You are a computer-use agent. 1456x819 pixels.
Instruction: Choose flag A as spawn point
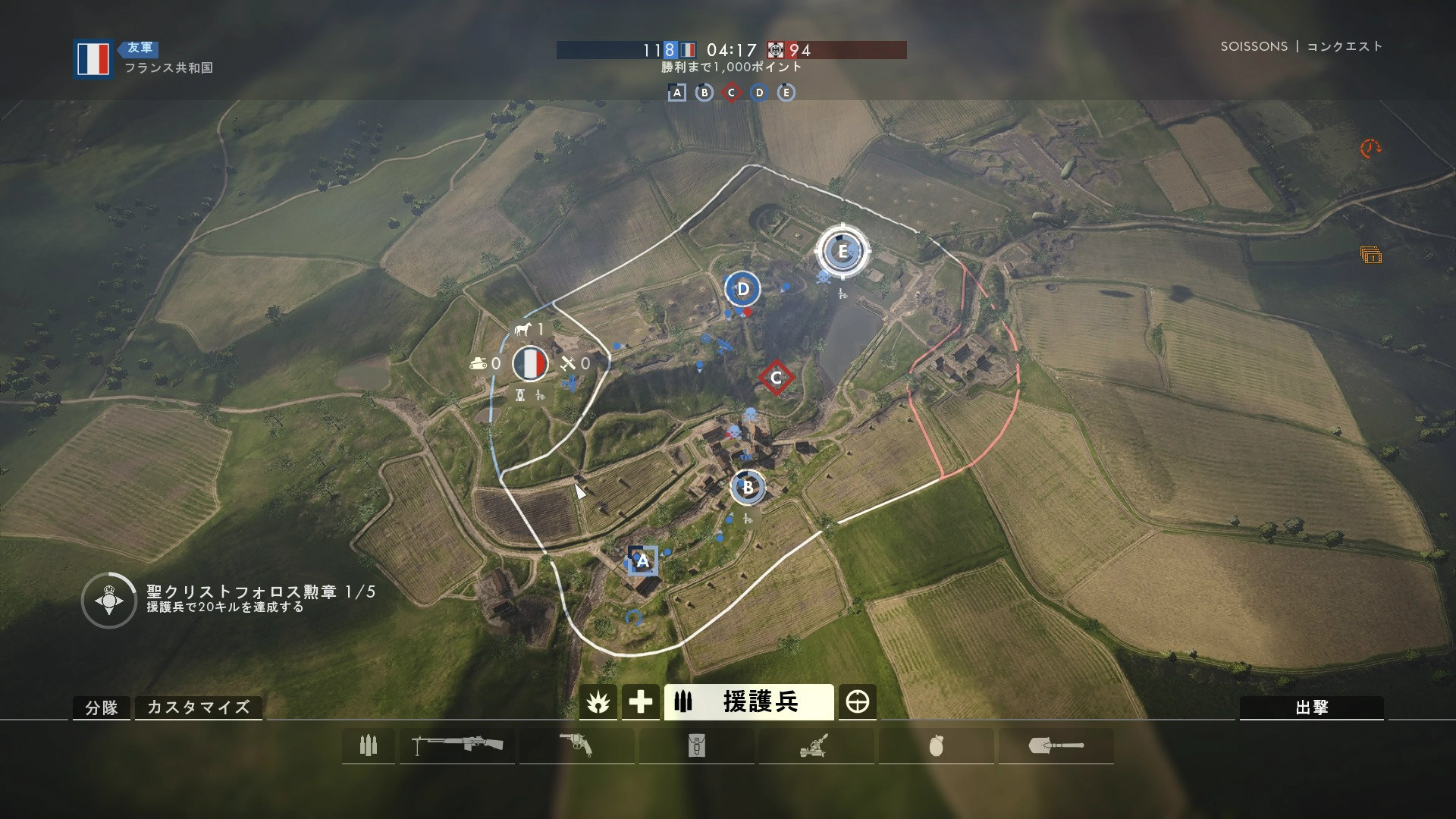tap(643, 561)
